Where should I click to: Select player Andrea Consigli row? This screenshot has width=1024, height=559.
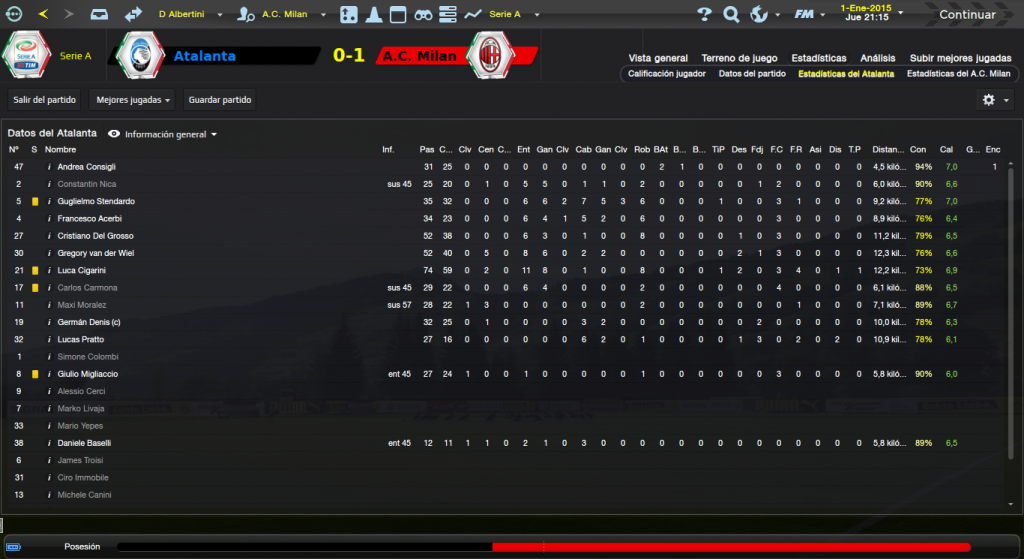pos(87,167)
